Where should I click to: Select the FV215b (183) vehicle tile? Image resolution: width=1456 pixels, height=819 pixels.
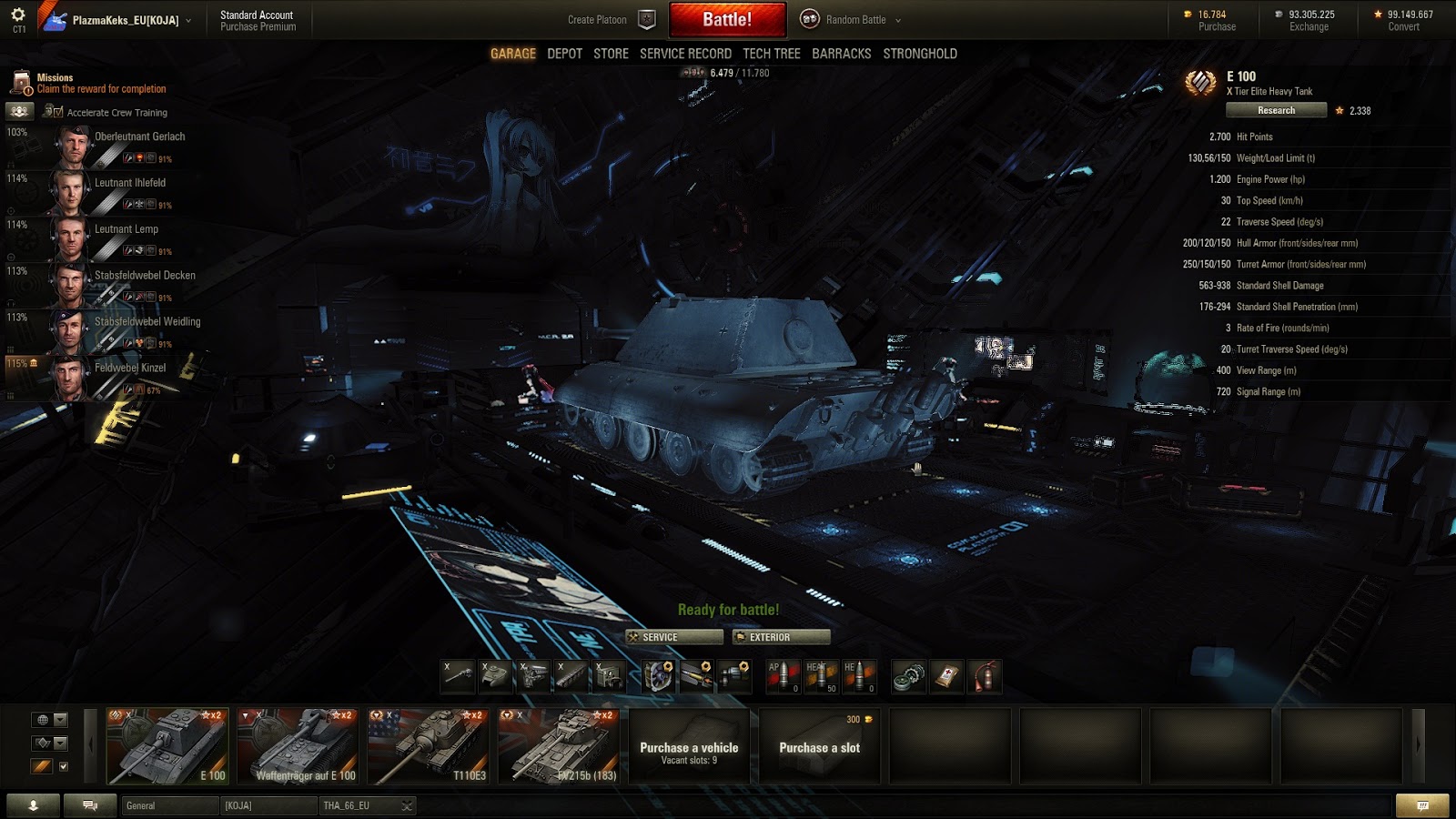[559, 746]
